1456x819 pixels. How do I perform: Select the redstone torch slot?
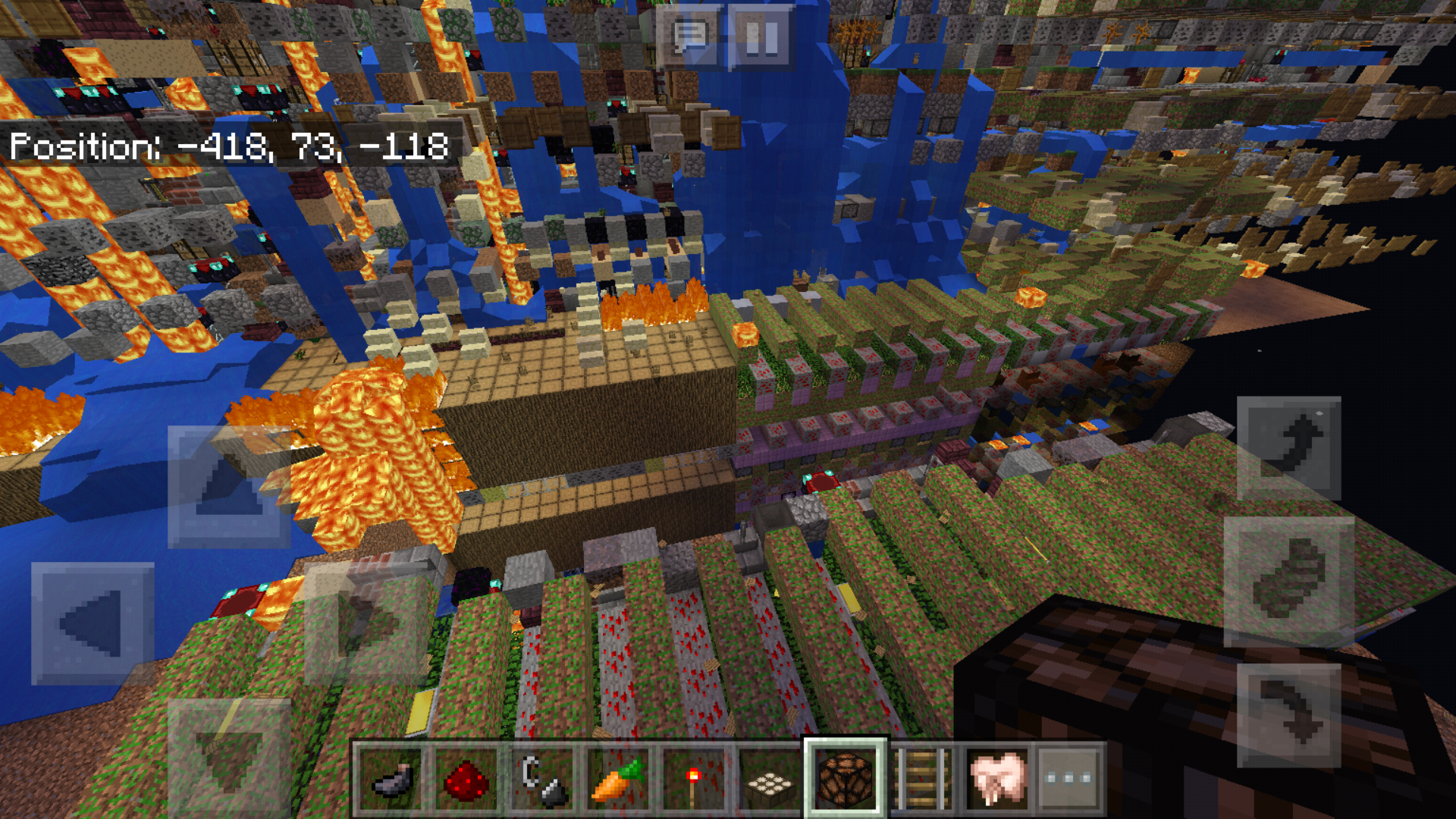693,779
